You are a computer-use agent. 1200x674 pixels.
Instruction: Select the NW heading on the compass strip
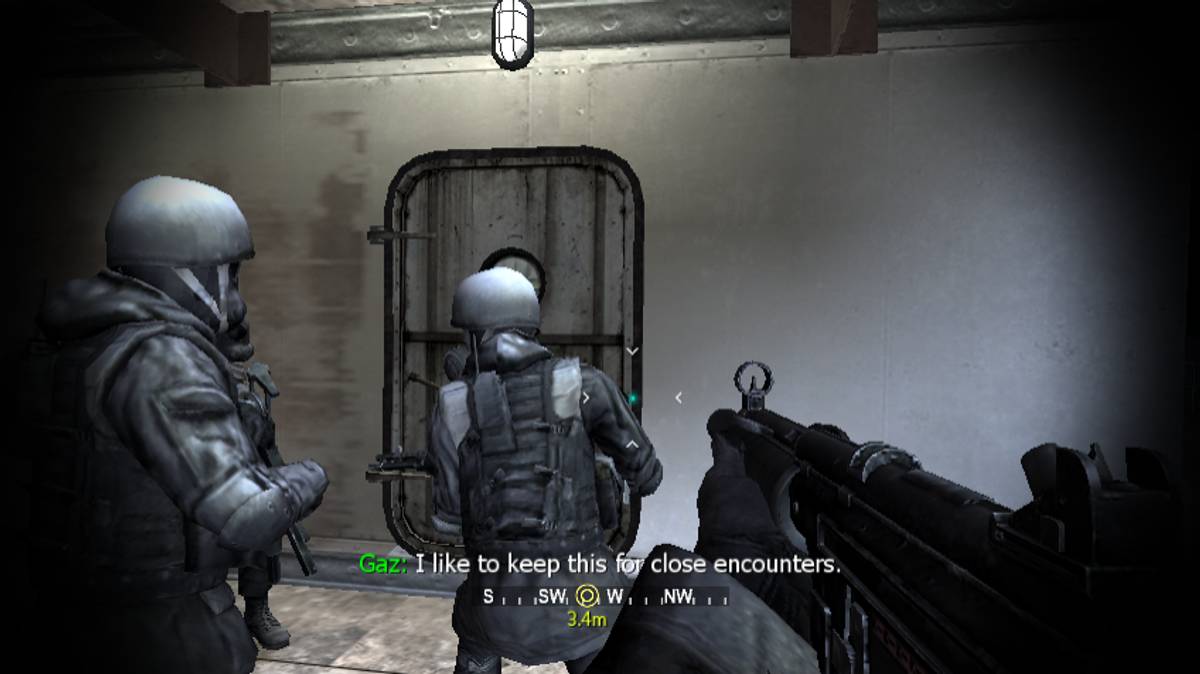coord(677,597)
